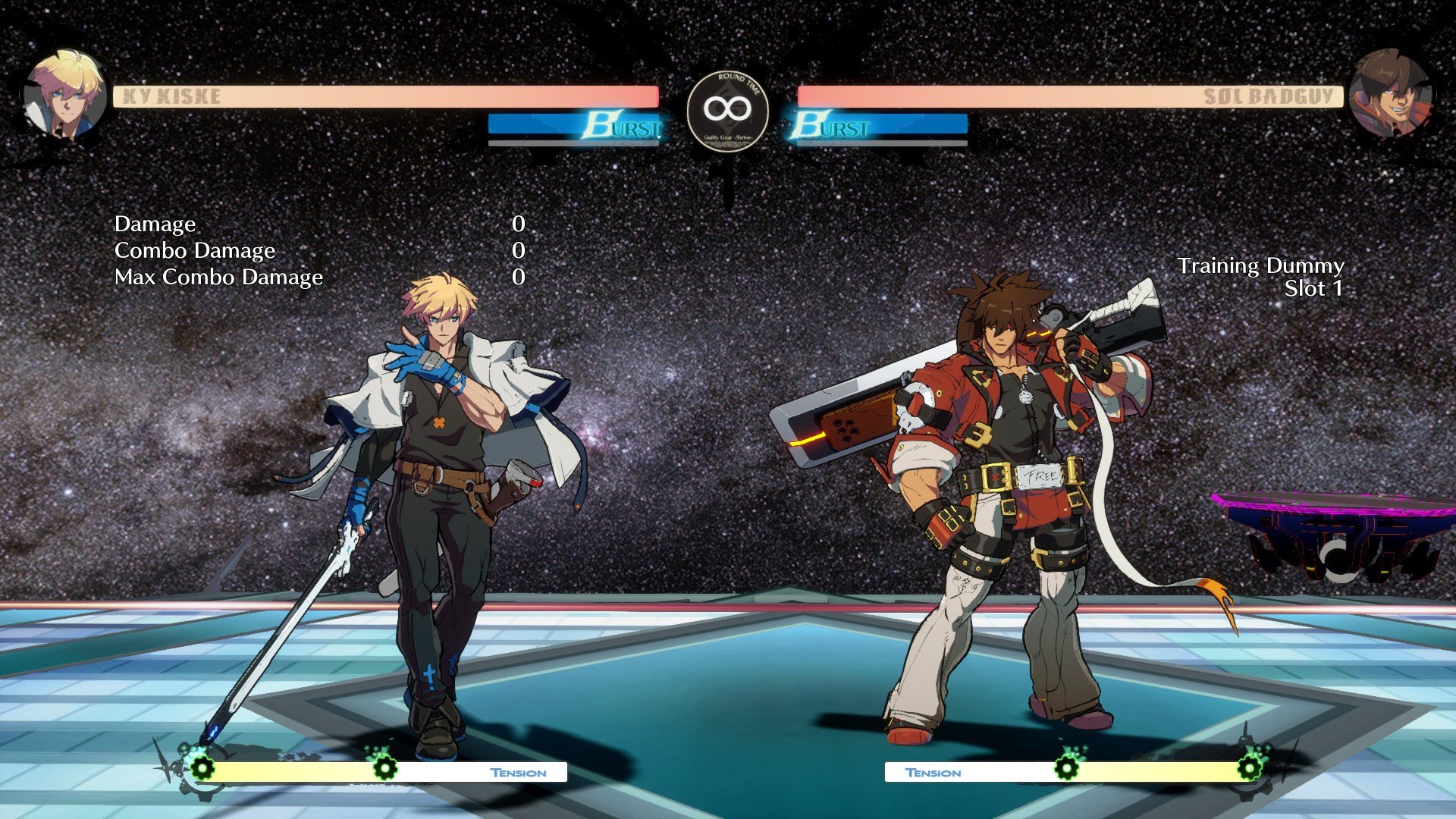Image resolution: width=1456 pixels, height=819 pixels.
Task: Click the Round Time infinity symbol emblem
Action: pyautogui.click(x=726, y=108)
